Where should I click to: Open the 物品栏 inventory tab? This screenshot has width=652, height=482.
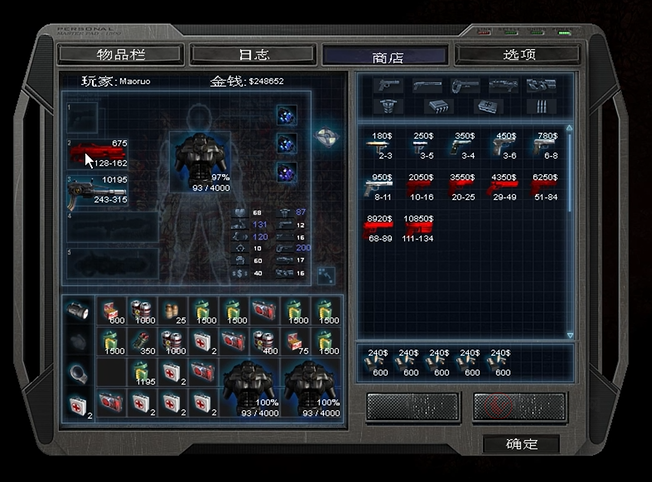pos(120,54)
